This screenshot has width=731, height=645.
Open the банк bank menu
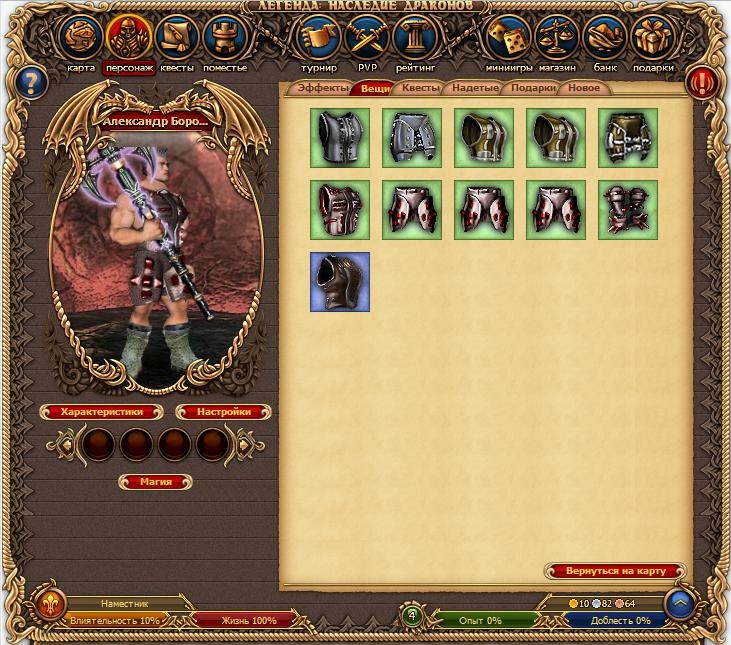pyautogui.click(x=605, y=39)
